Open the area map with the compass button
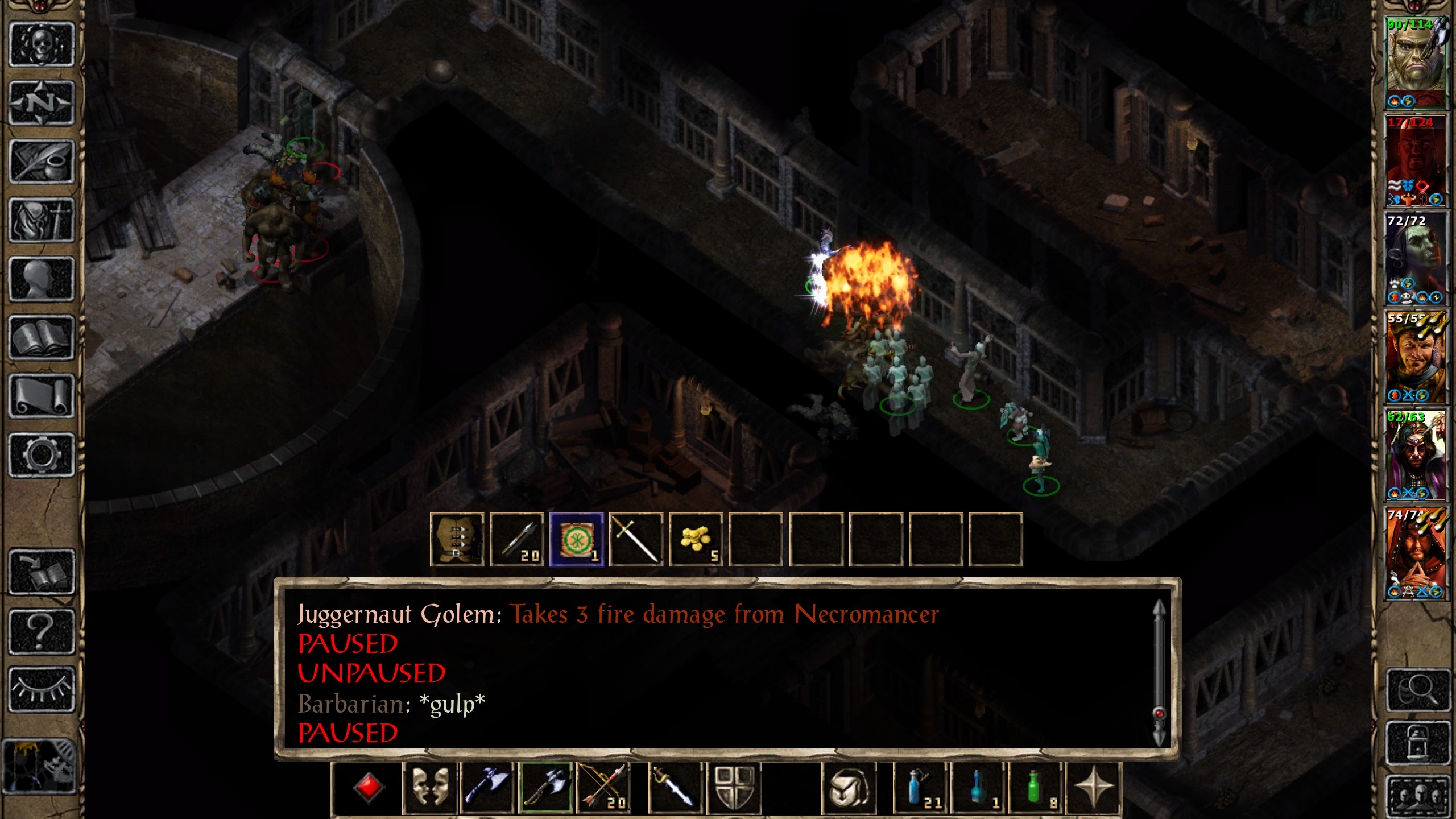1456x819 pixels. pos(42,103)
